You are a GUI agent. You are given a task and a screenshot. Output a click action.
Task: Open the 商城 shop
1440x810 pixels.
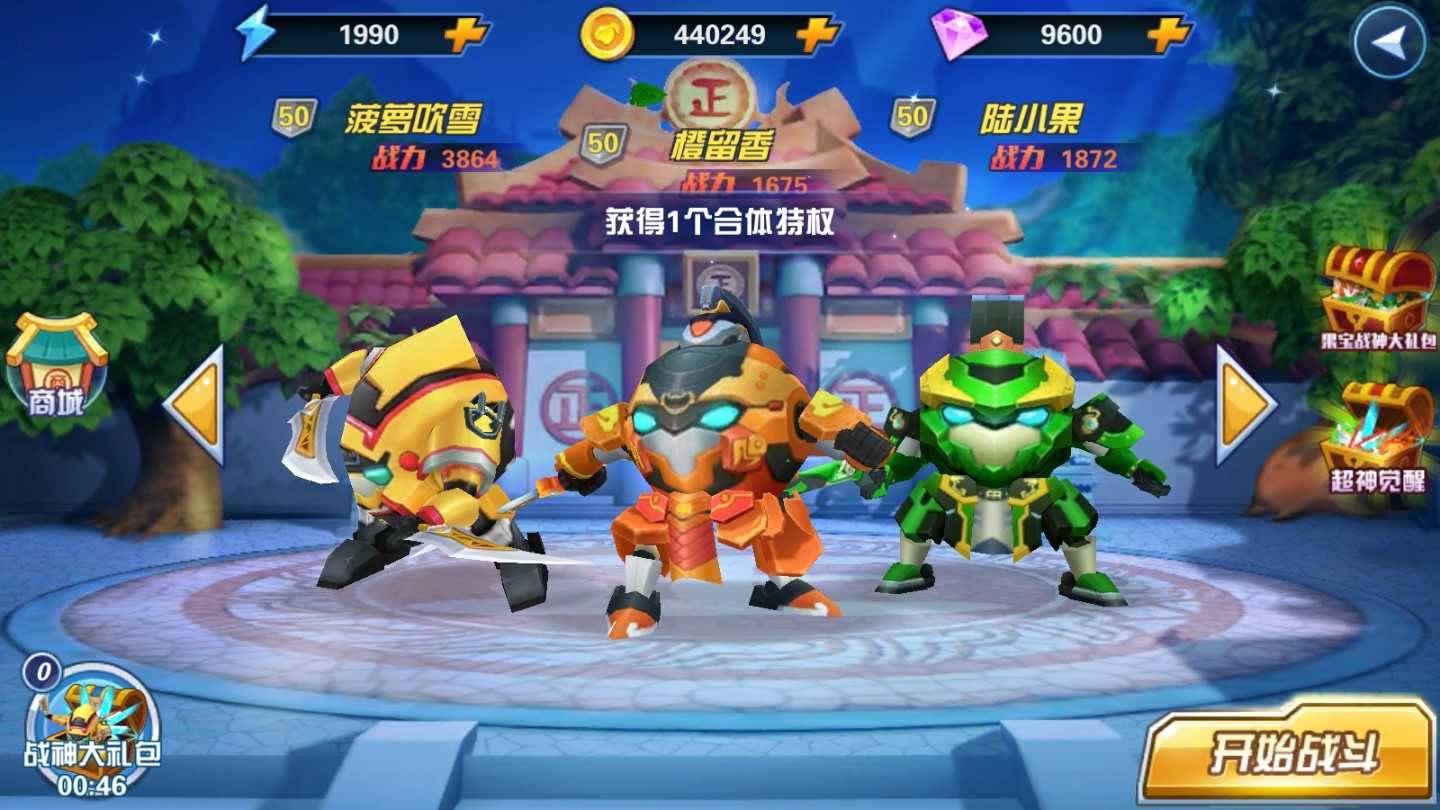click(56, 365)
